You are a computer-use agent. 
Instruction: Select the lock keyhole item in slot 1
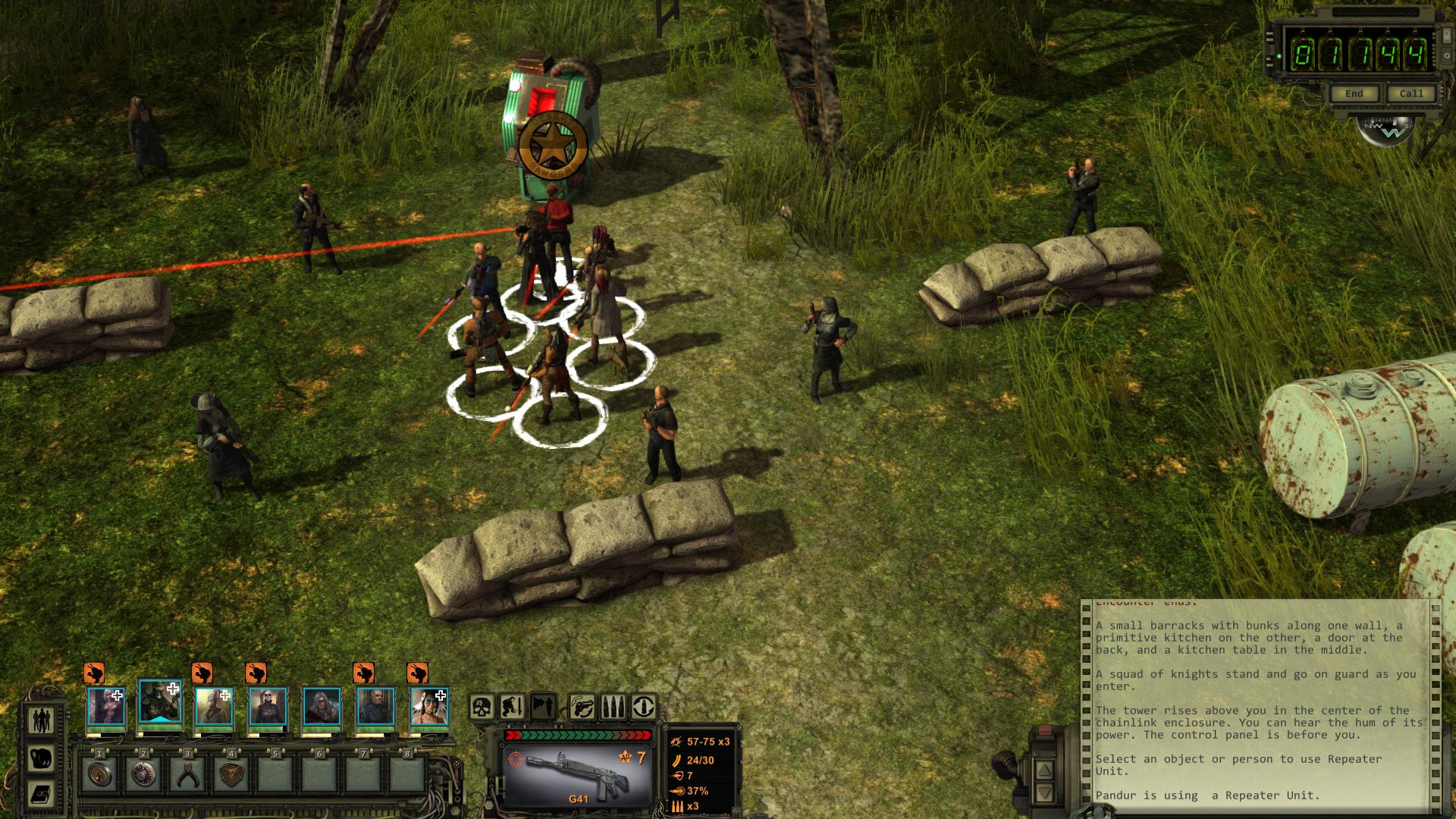coord(99,774)
